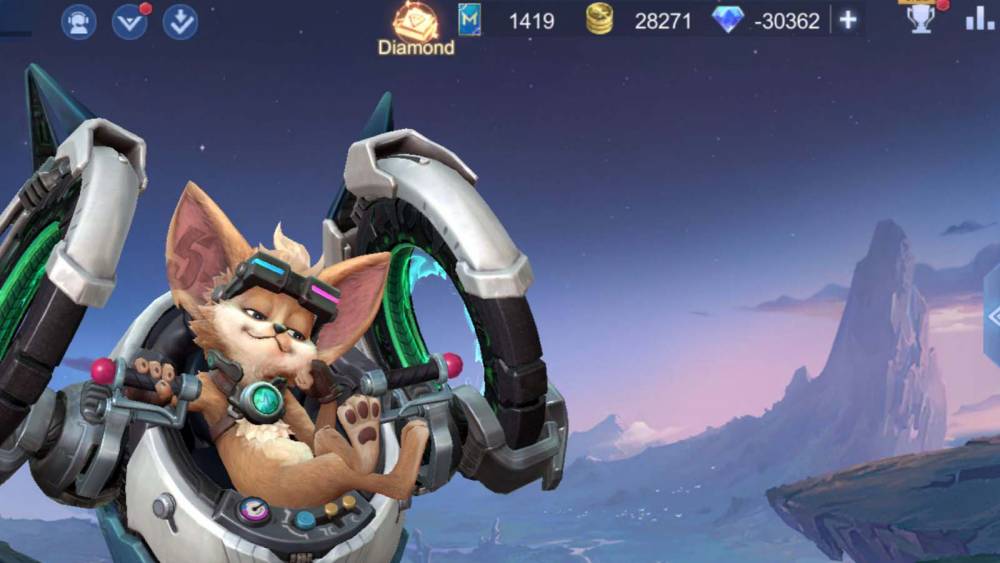Open the download arrow icon
Image resolution: width=1000 pixels, height=563 pixels.
pyautogui.click(x=180, y=21)
